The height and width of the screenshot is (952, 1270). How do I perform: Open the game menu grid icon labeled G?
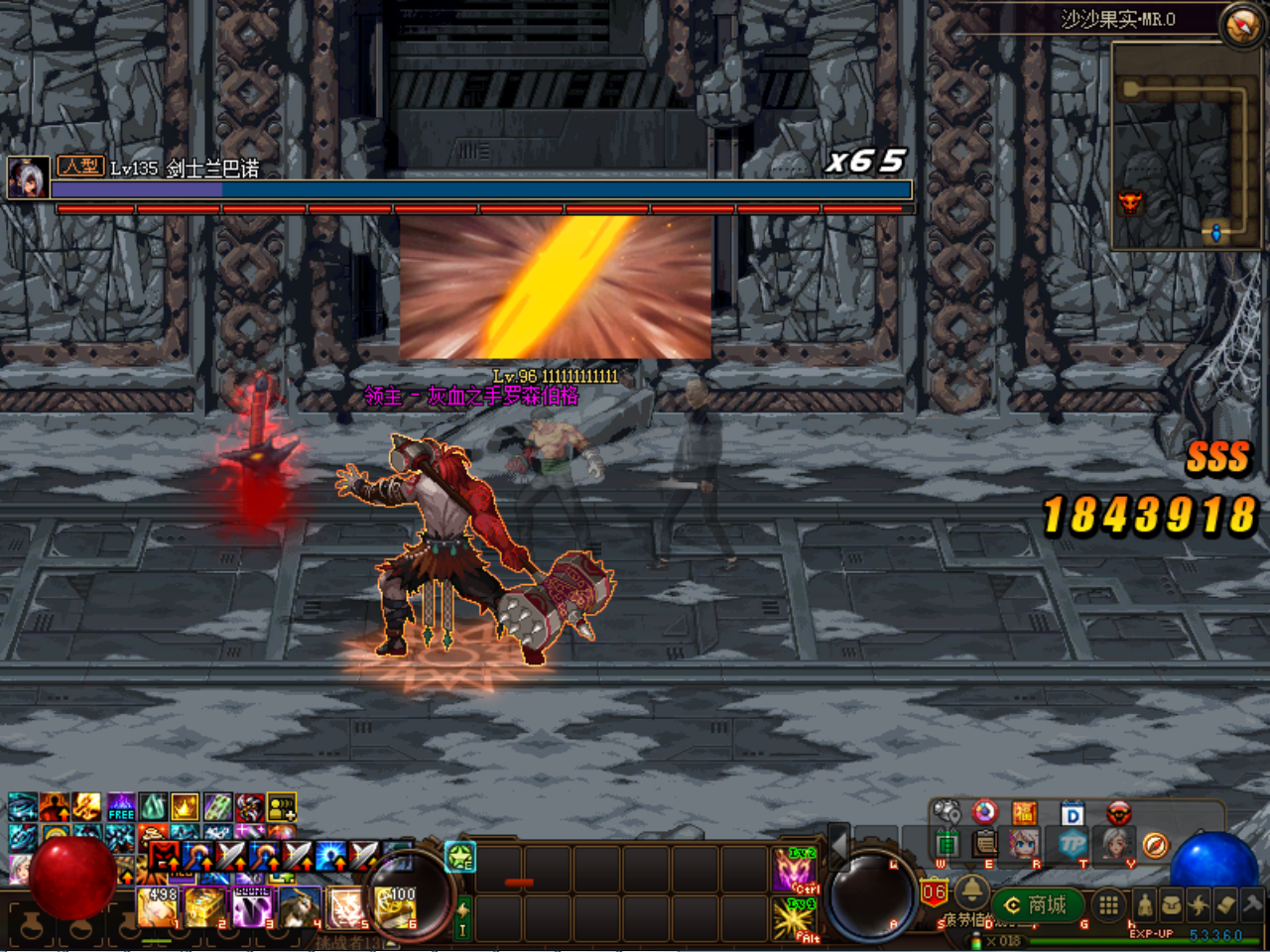(x=1108, y=903)
